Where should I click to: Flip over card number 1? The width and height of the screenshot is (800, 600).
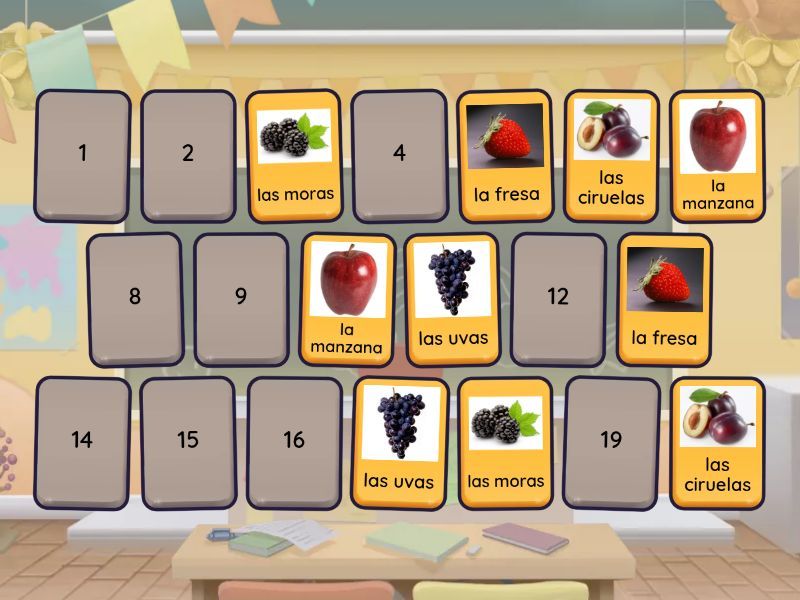tap(83, 155)
